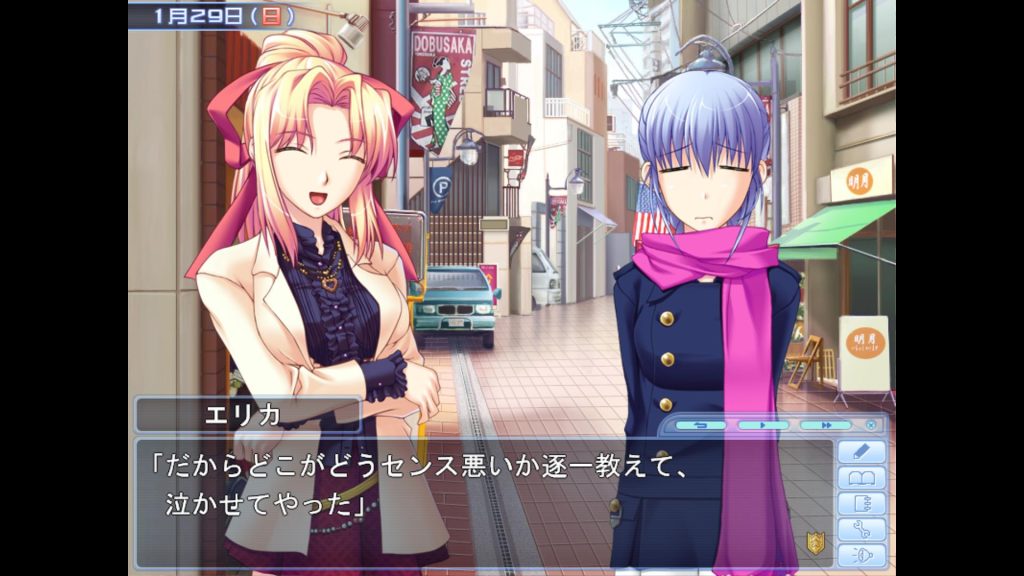This screenshot has width=1024, height=576.
Task: Click the voice replay bell icon
Action: [x=861, y=556]
